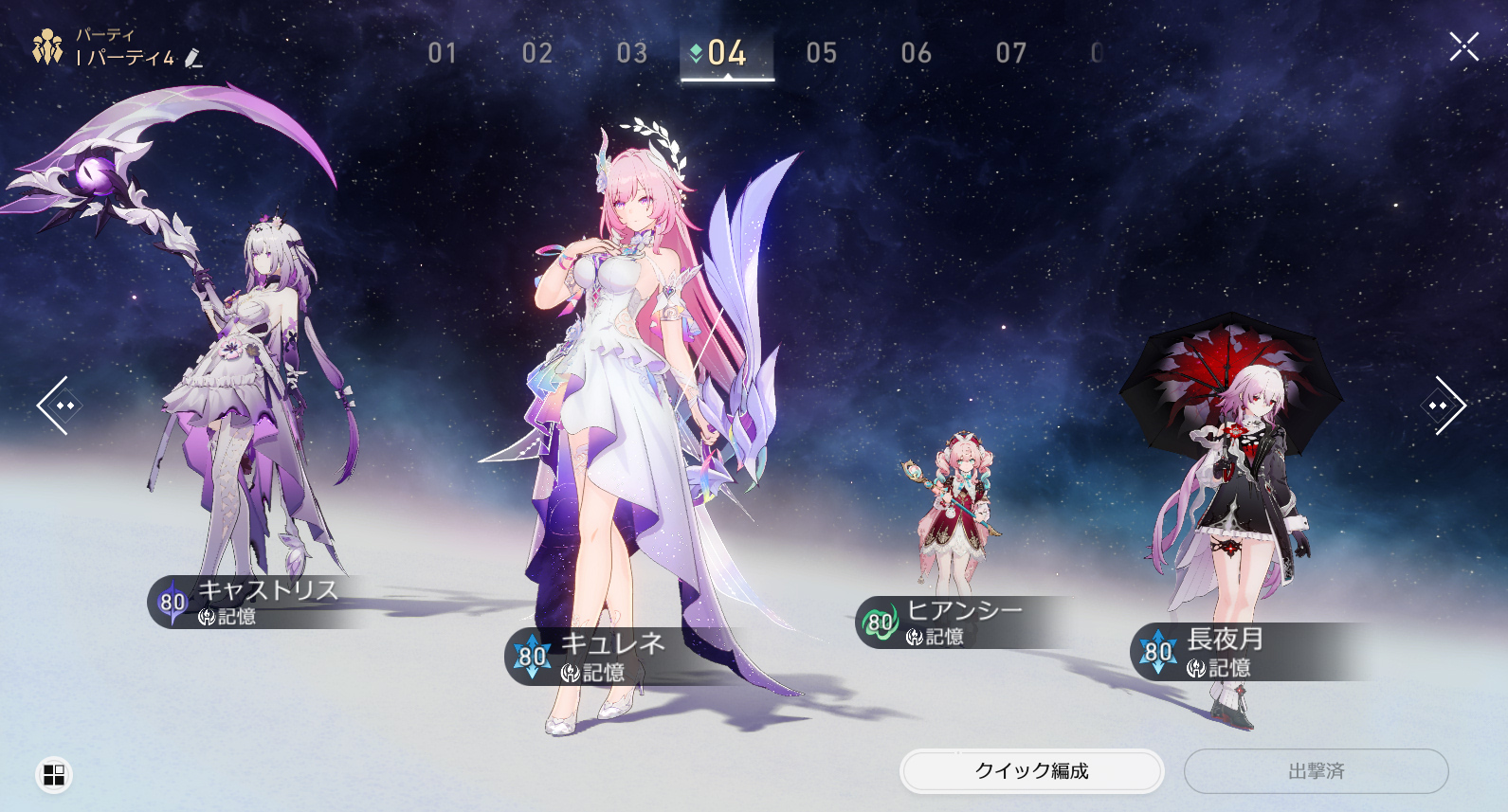The height and width of the screenshot is (812, 1508).
Task: Click the クイック編成 quick formation button
Action: click(1031, 771)
